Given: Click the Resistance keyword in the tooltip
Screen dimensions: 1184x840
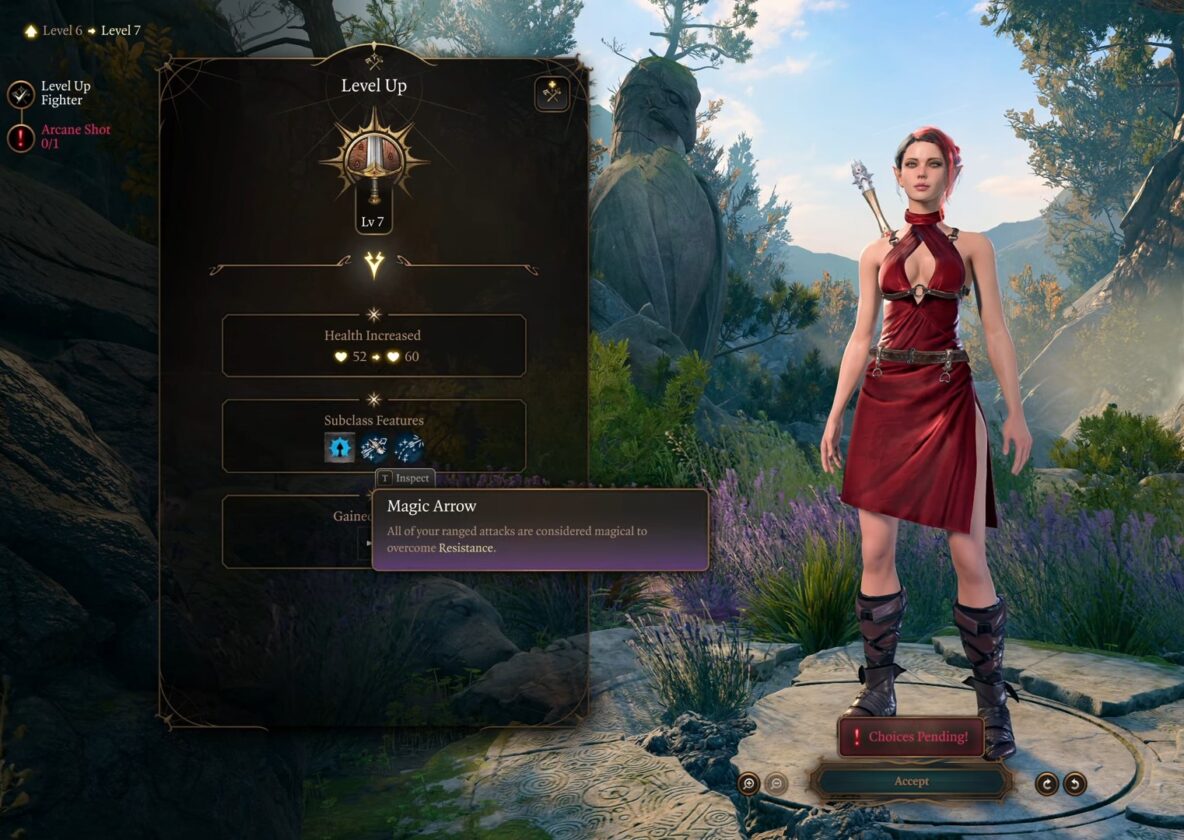Looking at the screenshot, I should [465, 548].
